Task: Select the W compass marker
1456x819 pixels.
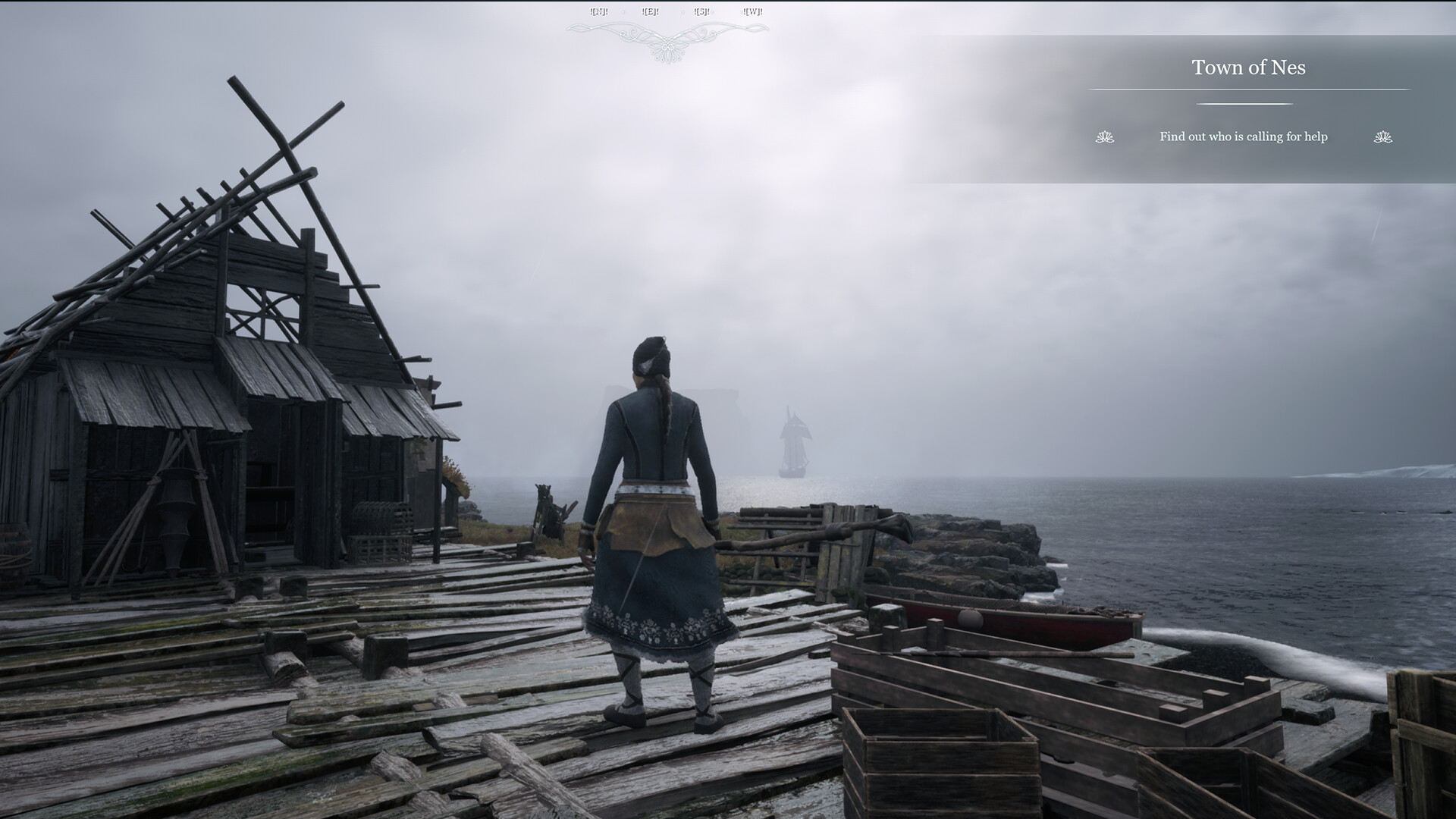Action: pyautogui.click(x=752, y=11)
